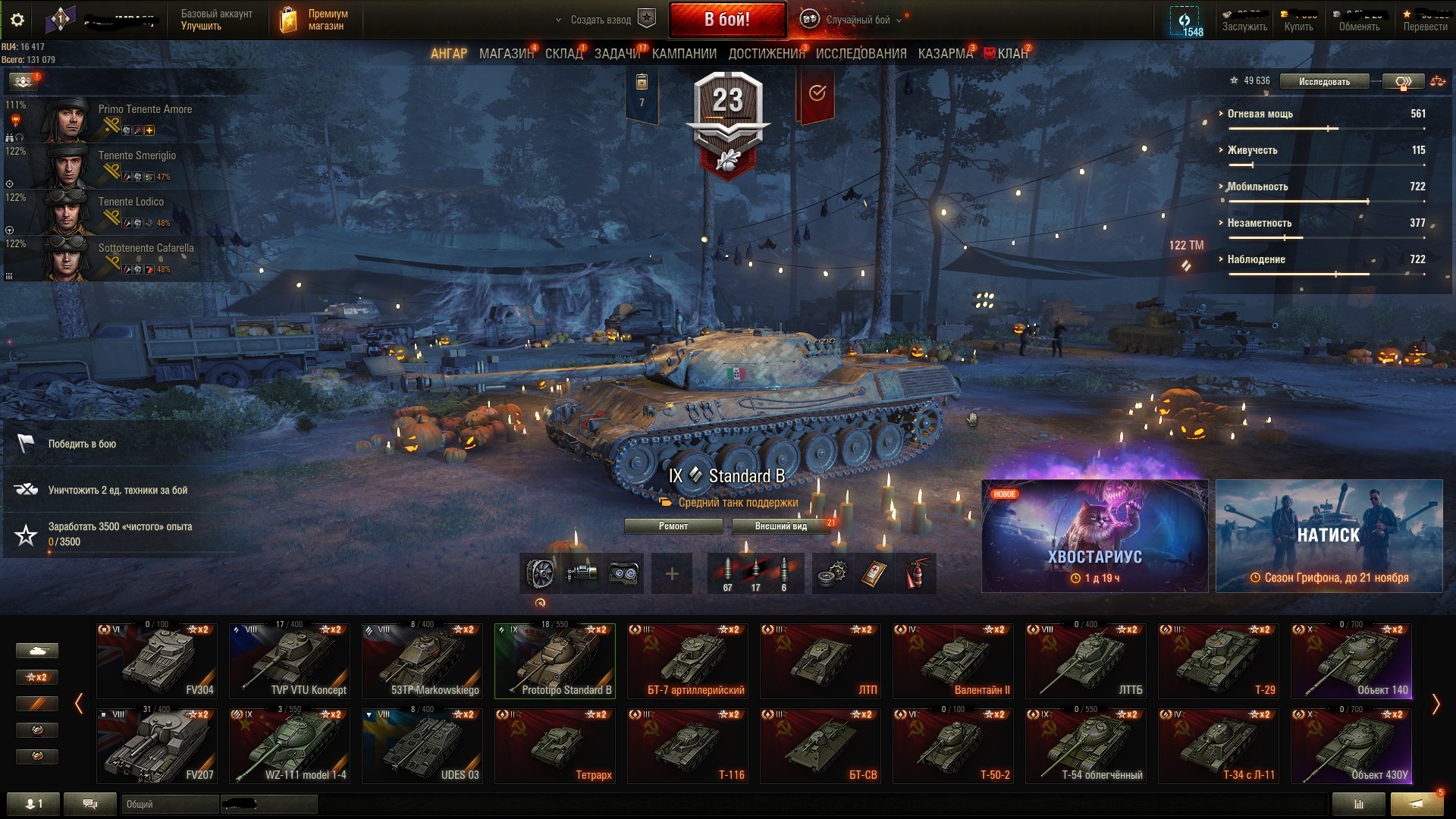The image size is (1456, 819).
Task: Open the НАТИСК season banner
Action: 1329,536
